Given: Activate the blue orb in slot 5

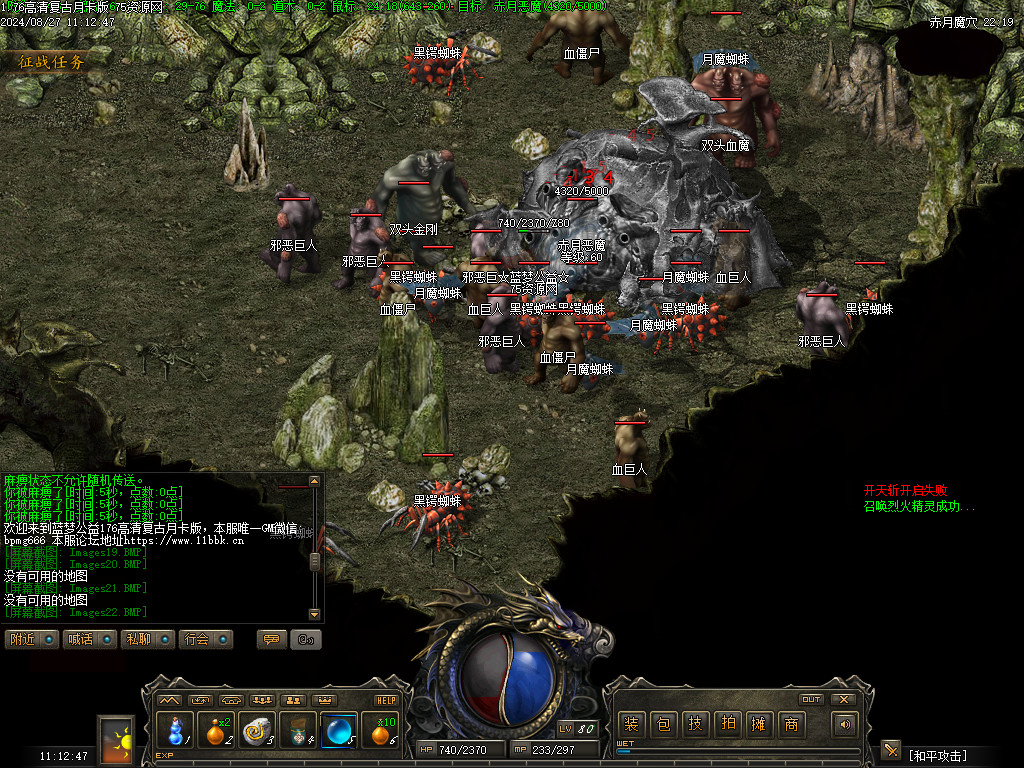Looking at the screenshot, I should click(339, 731).
